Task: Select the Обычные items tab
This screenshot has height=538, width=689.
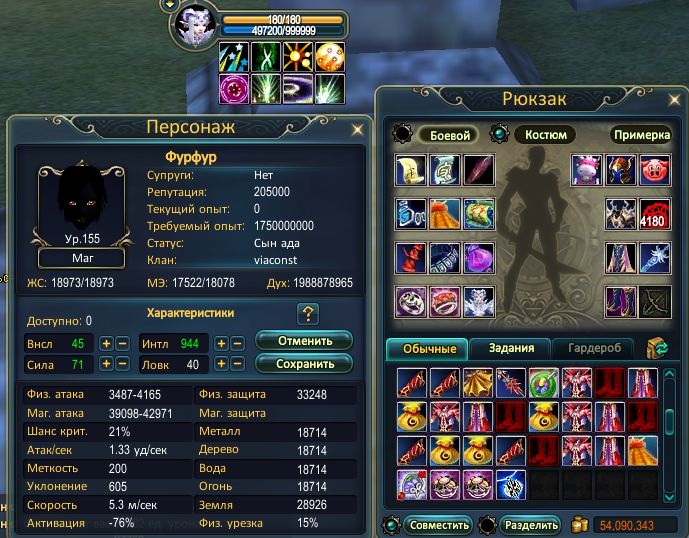Action: tap(428, 348)
